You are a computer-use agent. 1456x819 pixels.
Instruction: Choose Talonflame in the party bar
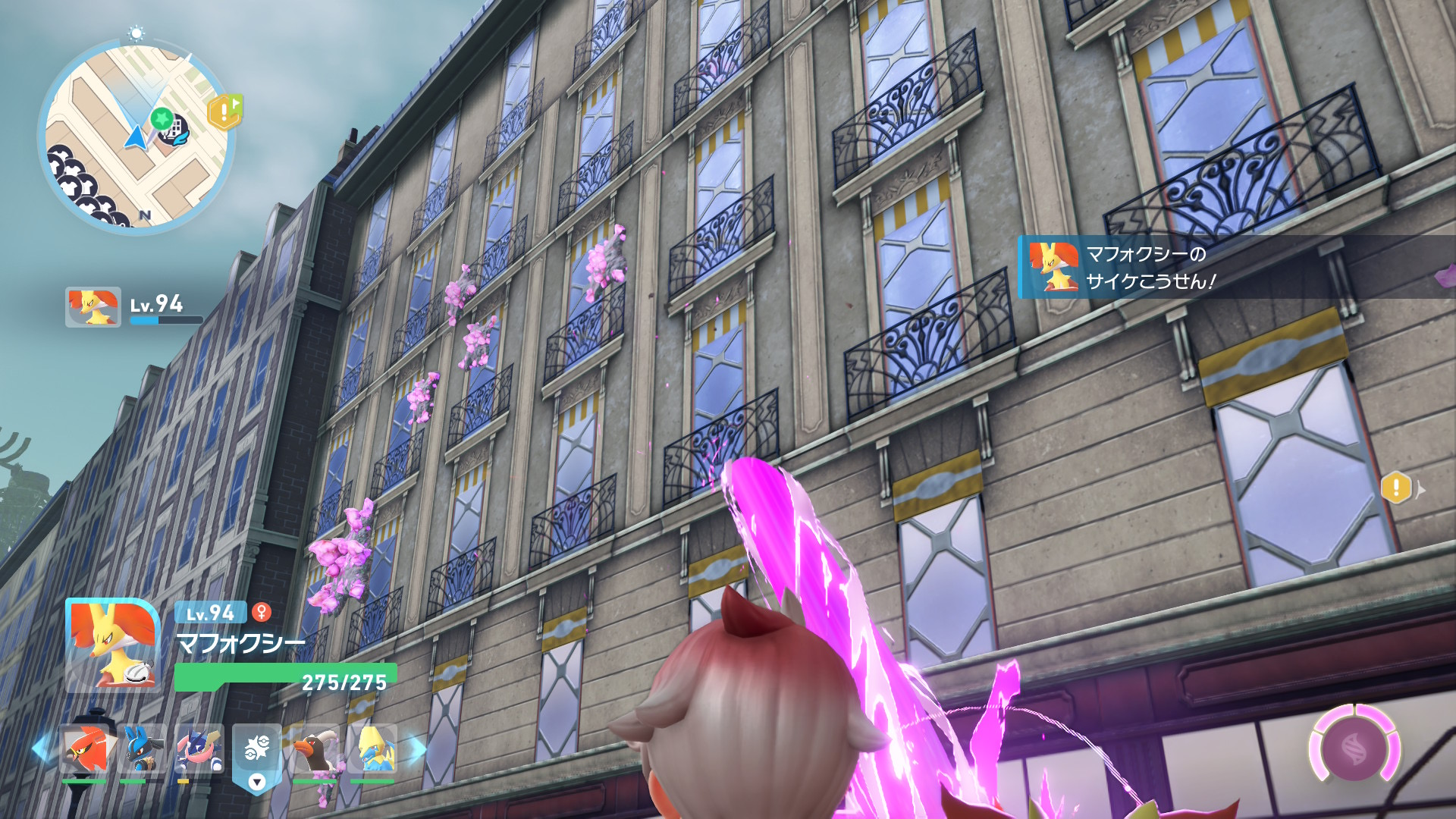(84, 749)
